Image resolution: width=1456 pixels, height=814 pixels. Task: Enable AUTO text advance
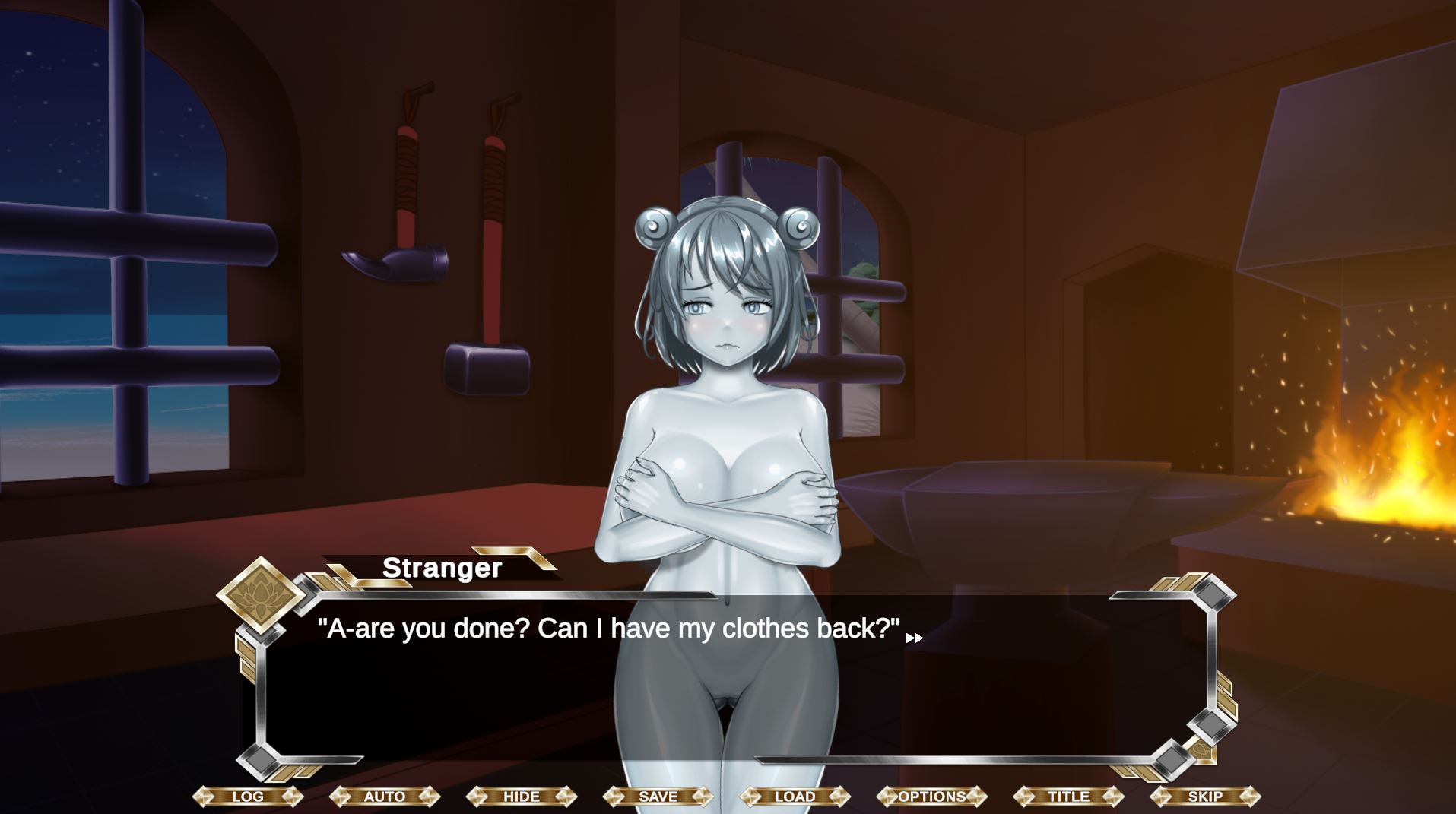385,797
